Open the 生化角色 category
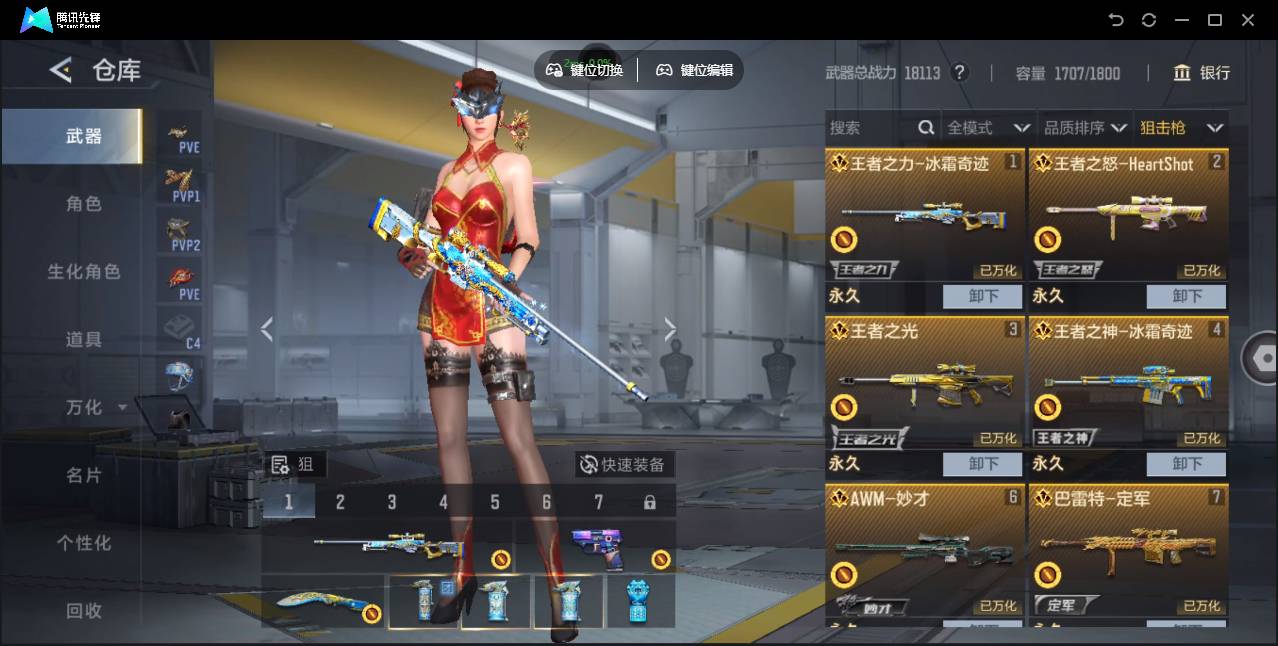Image resolution: width=1278 pixels, height=646 pixels. pos(84,272)
